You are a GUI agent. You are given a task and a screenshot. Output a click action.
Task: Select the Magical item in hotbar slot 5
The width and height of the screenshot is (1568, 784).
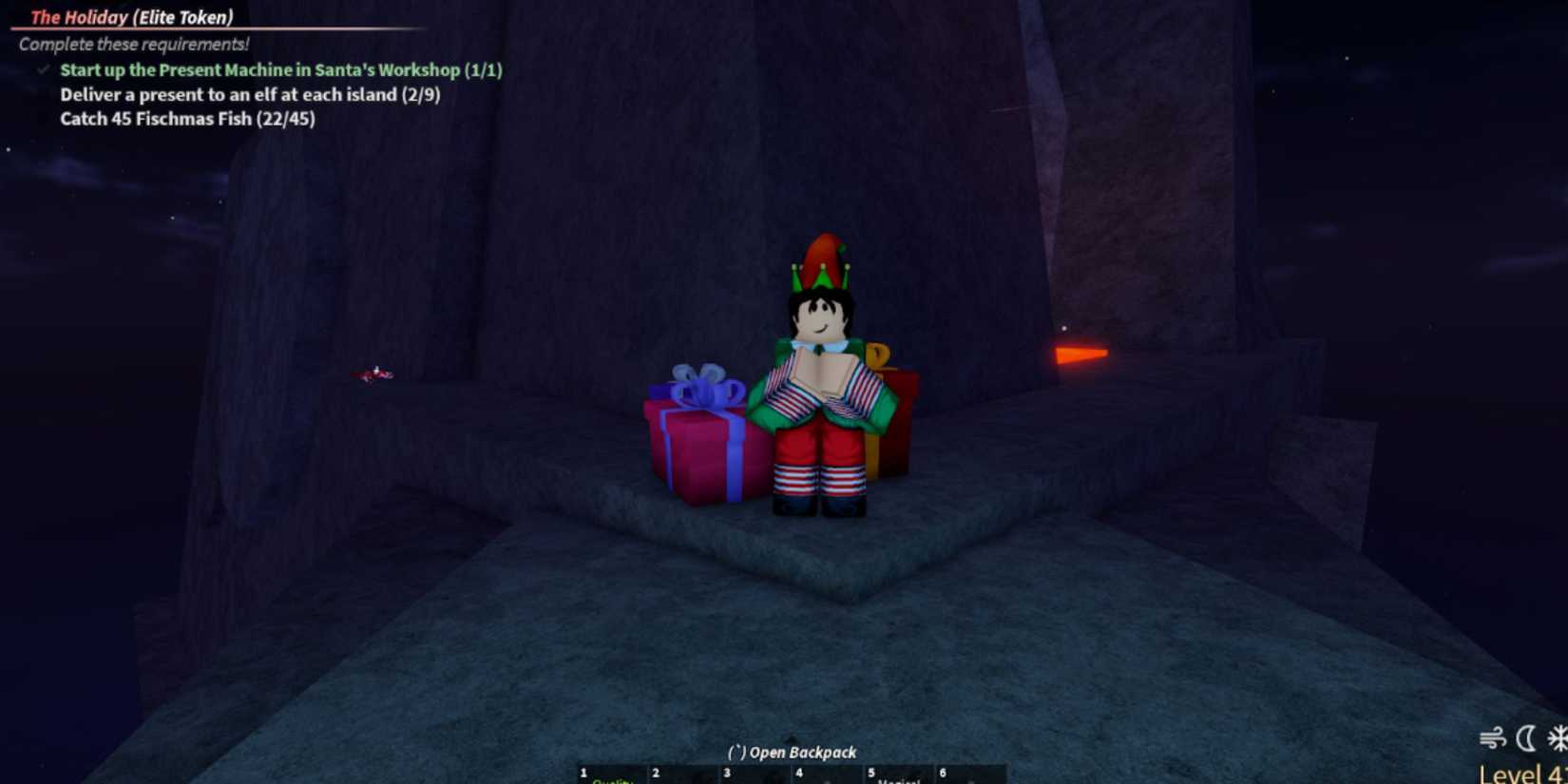coord(896,776)
